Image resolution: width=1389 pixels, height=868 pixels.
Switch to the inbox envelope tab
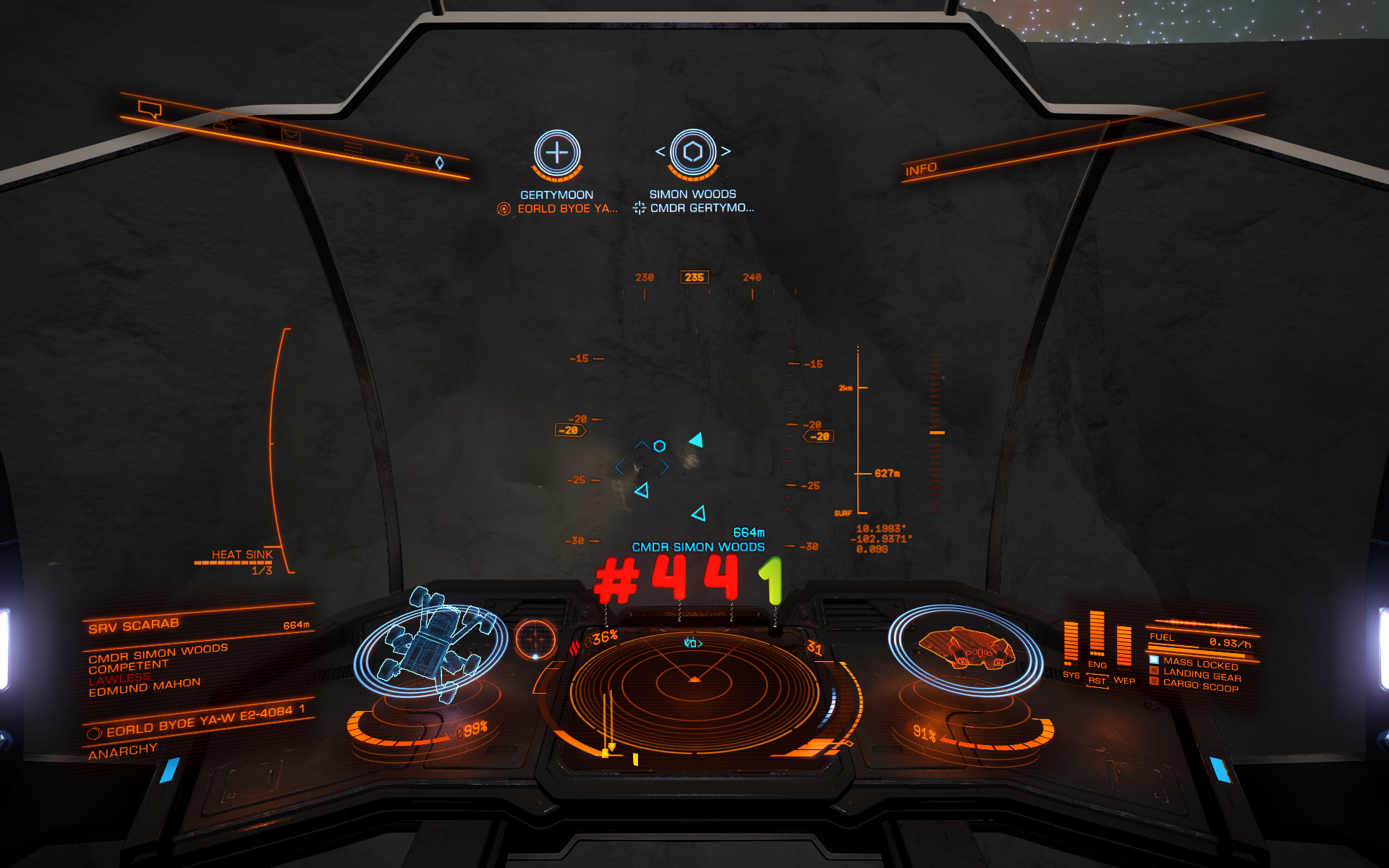coord(291,136)
